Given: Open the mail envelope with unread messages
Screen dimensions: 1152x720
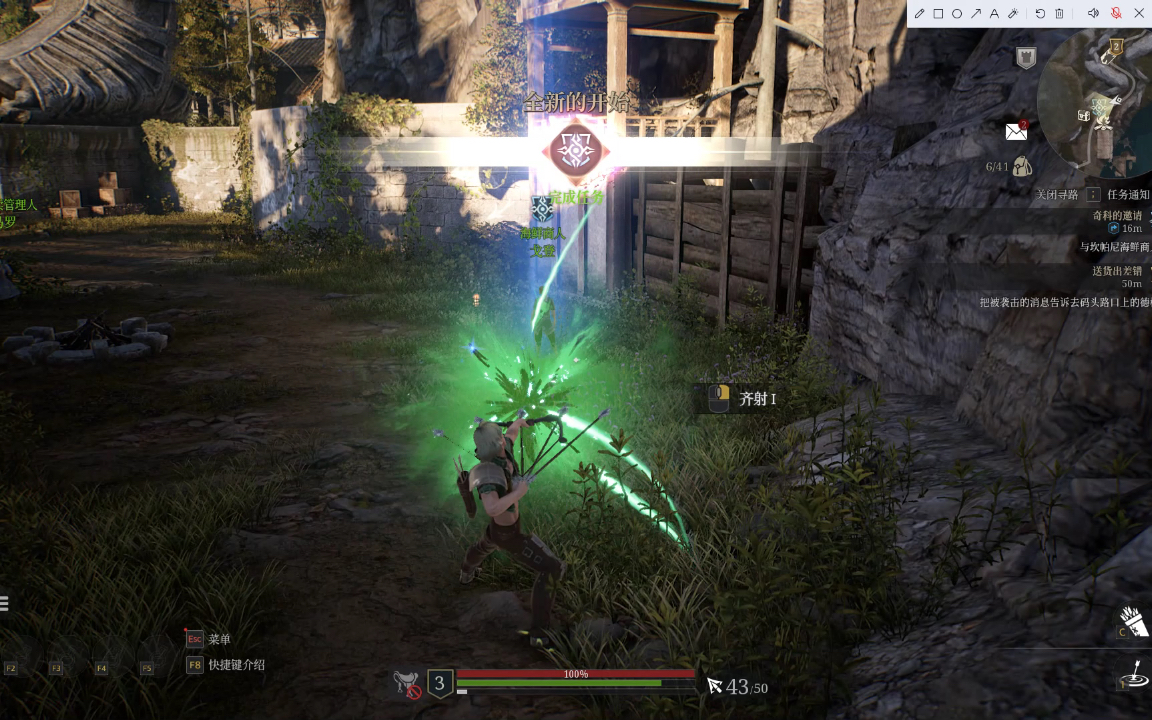Looking at the screenshot, I should [x=1016, y=131].
